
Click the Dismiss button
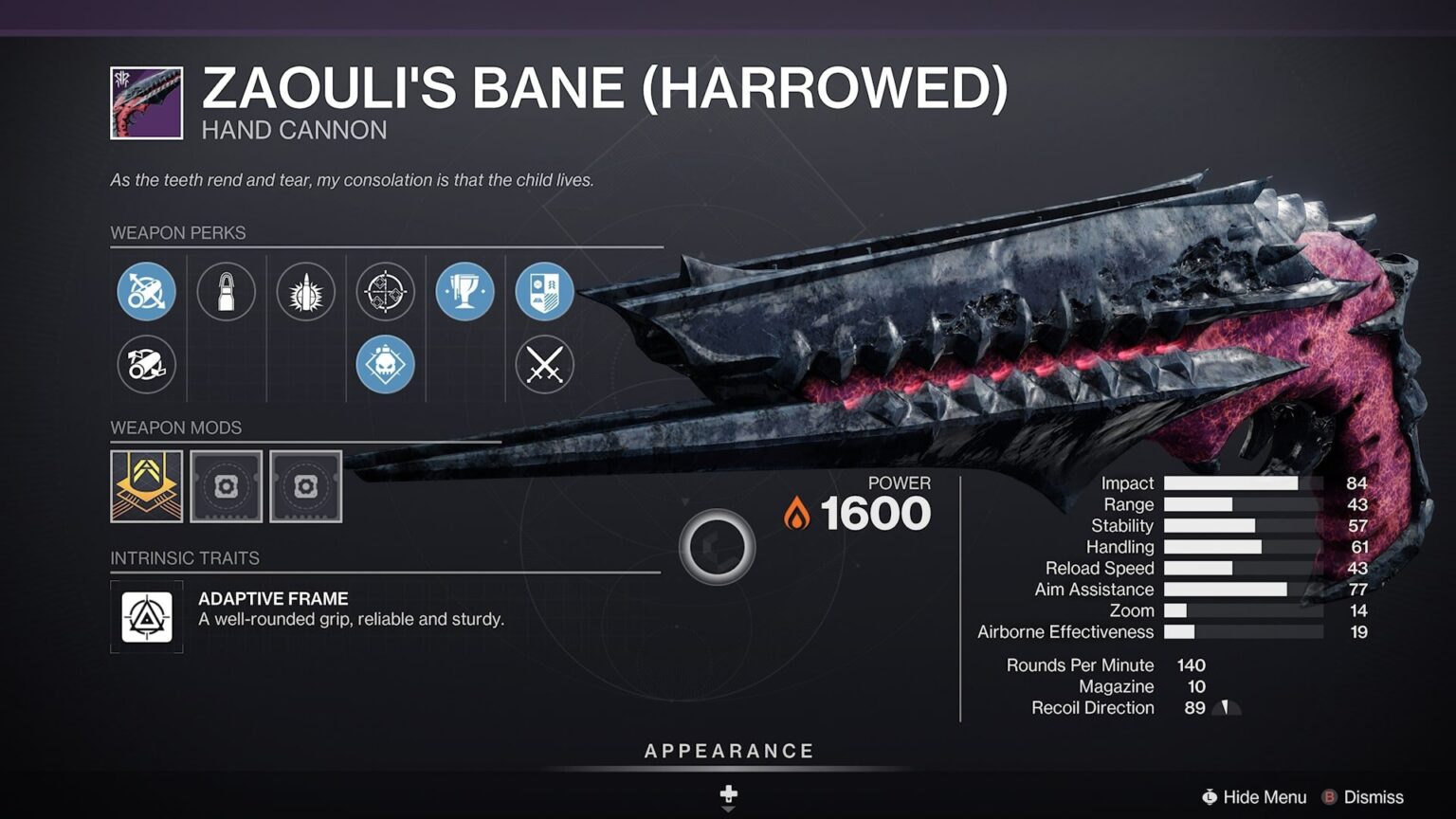1374,797
